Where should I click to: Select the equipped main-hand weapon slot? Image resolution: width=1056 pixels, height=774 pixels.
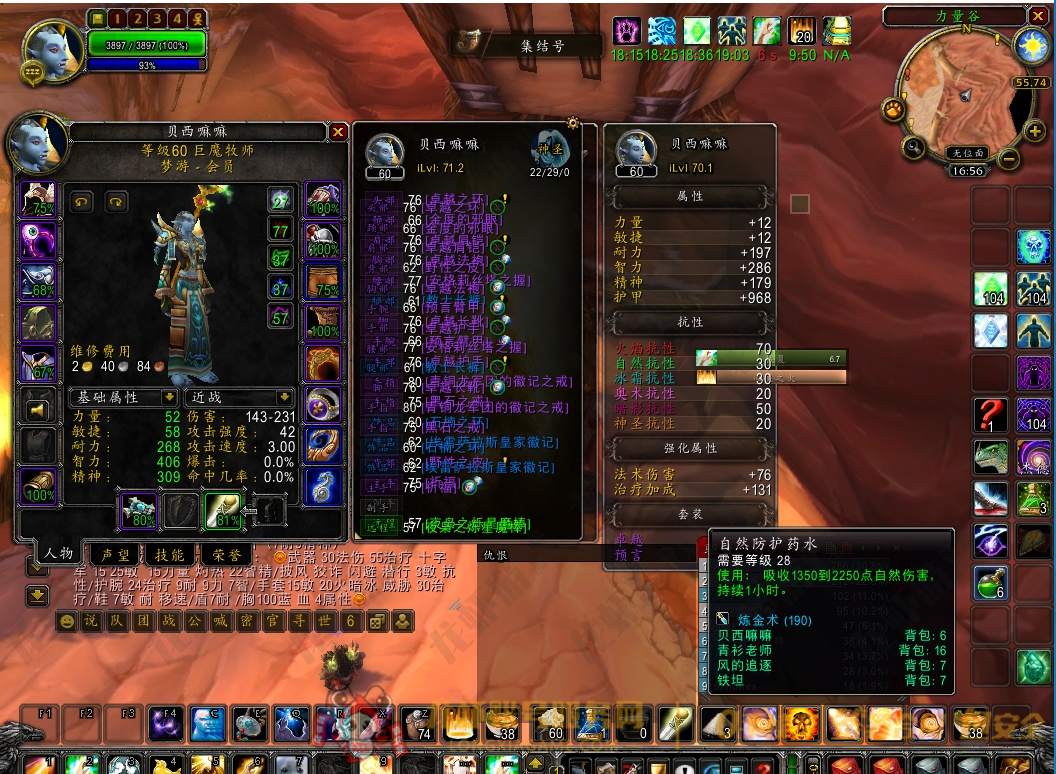139,511
